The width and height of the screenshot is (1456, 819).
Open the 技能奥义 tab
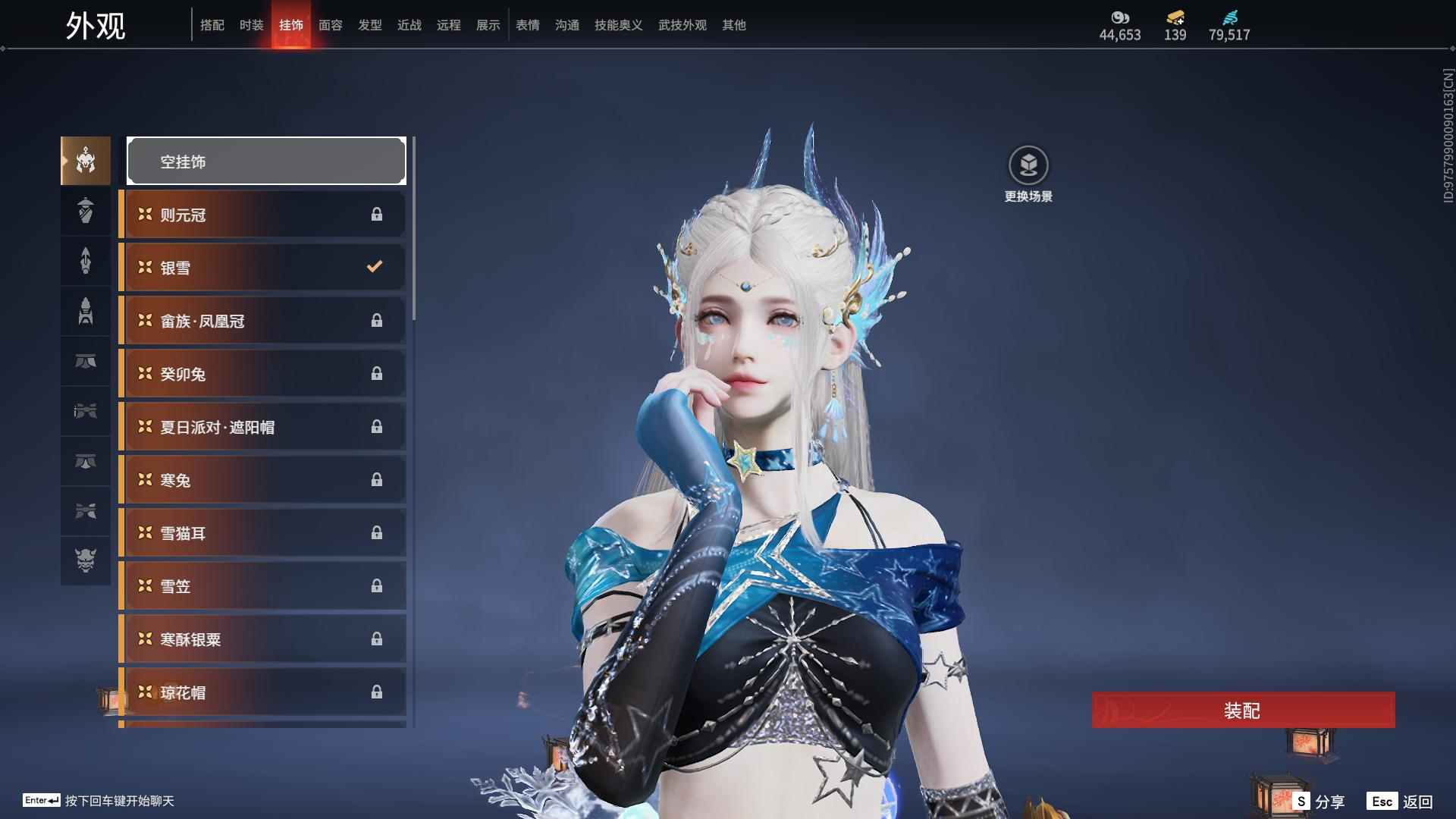click(x=619, y=25)
